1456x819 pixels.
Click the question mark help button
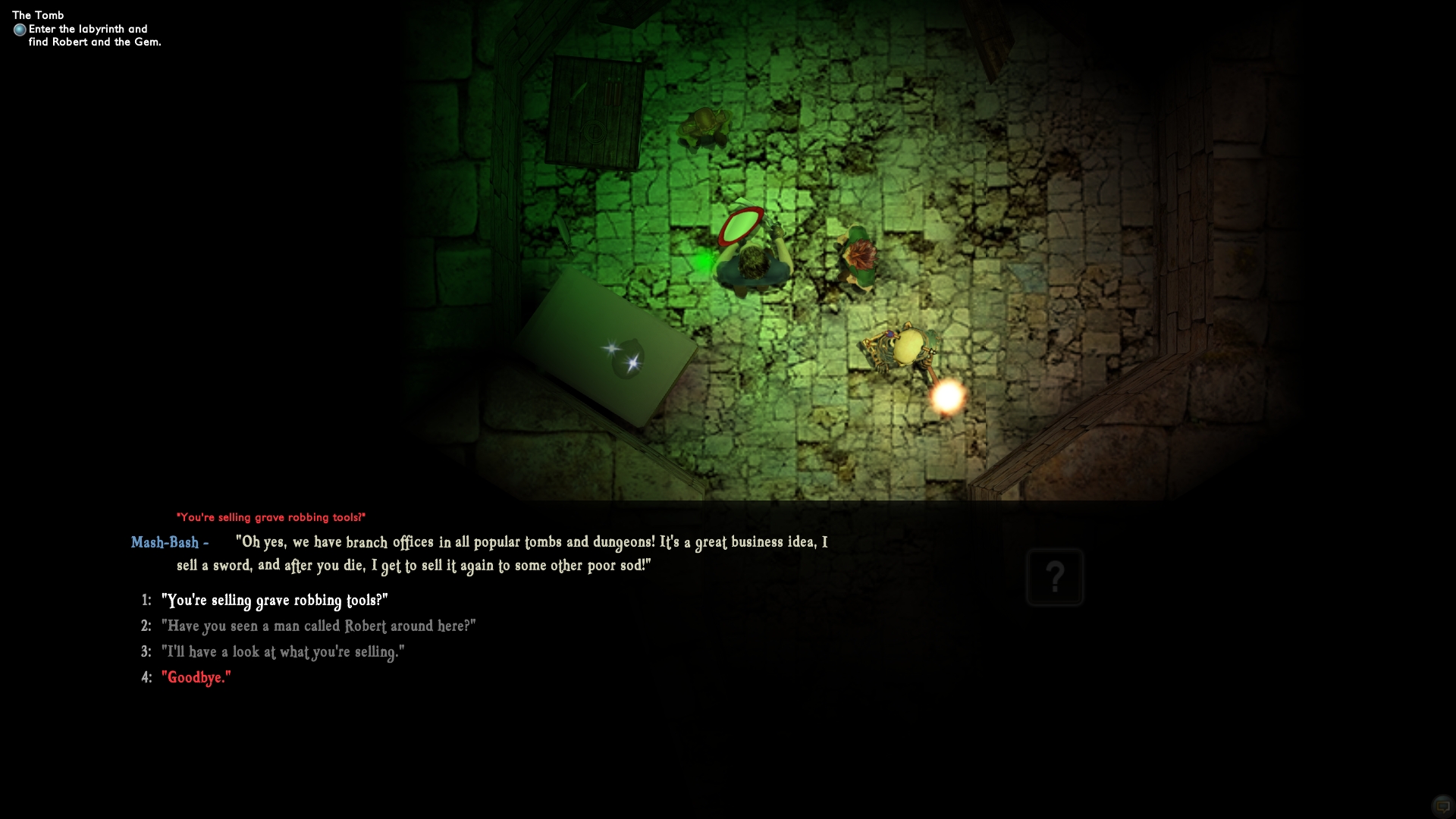pos(1054,577)
